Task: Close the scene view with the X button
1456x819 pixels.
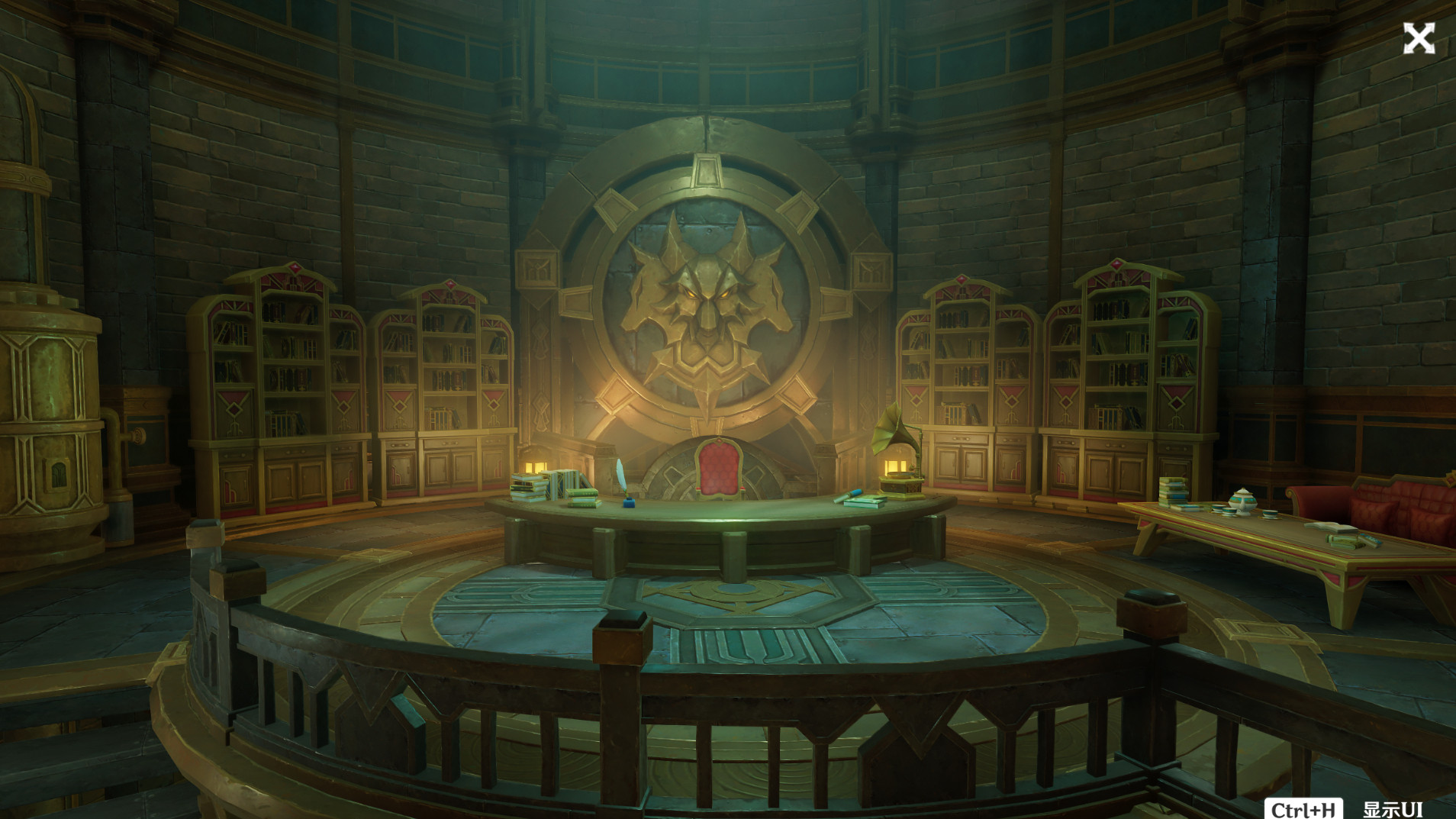Action: 1419,38
